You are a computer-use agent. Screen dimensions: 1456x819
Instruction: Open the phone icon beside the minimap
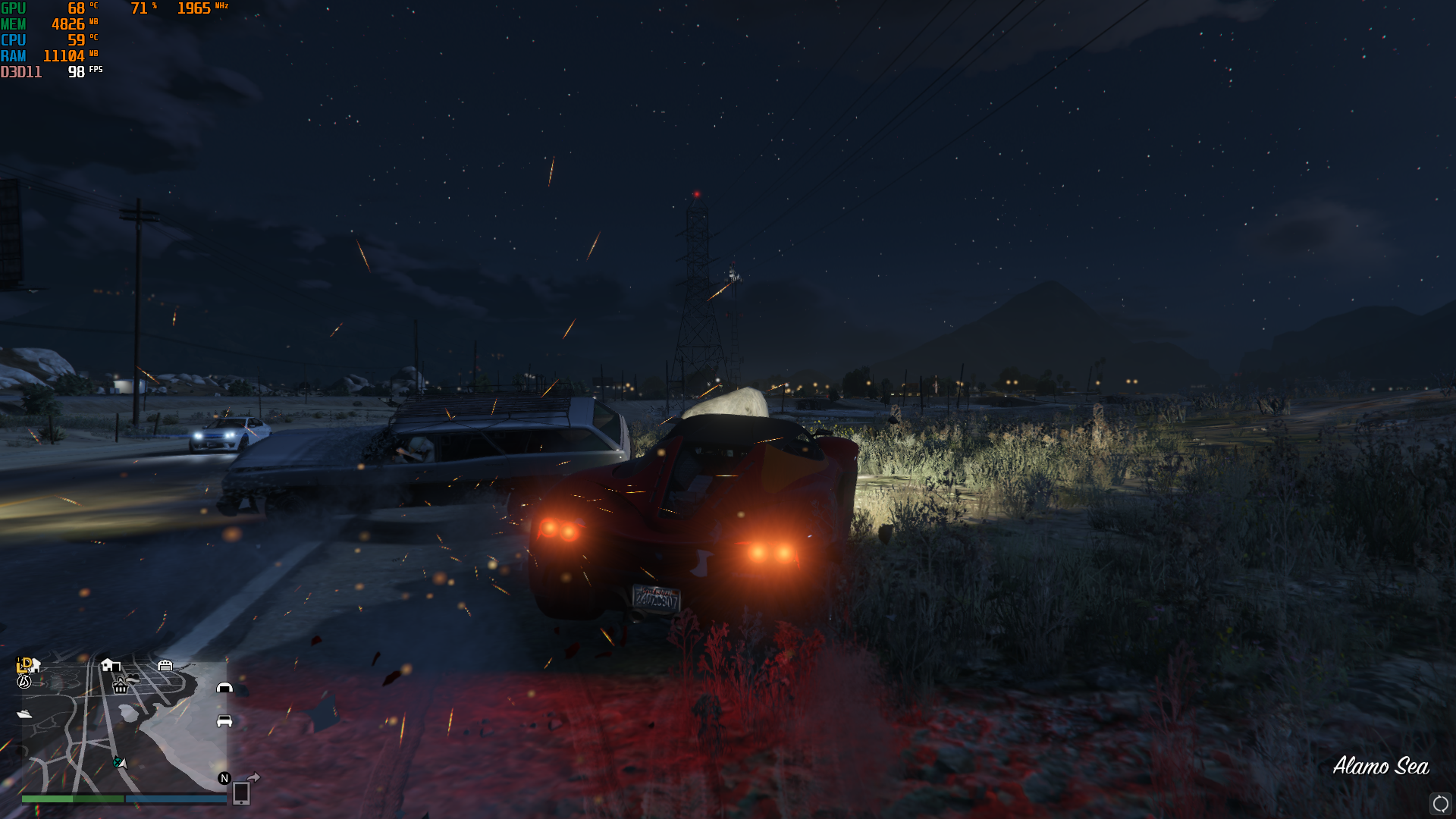[241, 792]
